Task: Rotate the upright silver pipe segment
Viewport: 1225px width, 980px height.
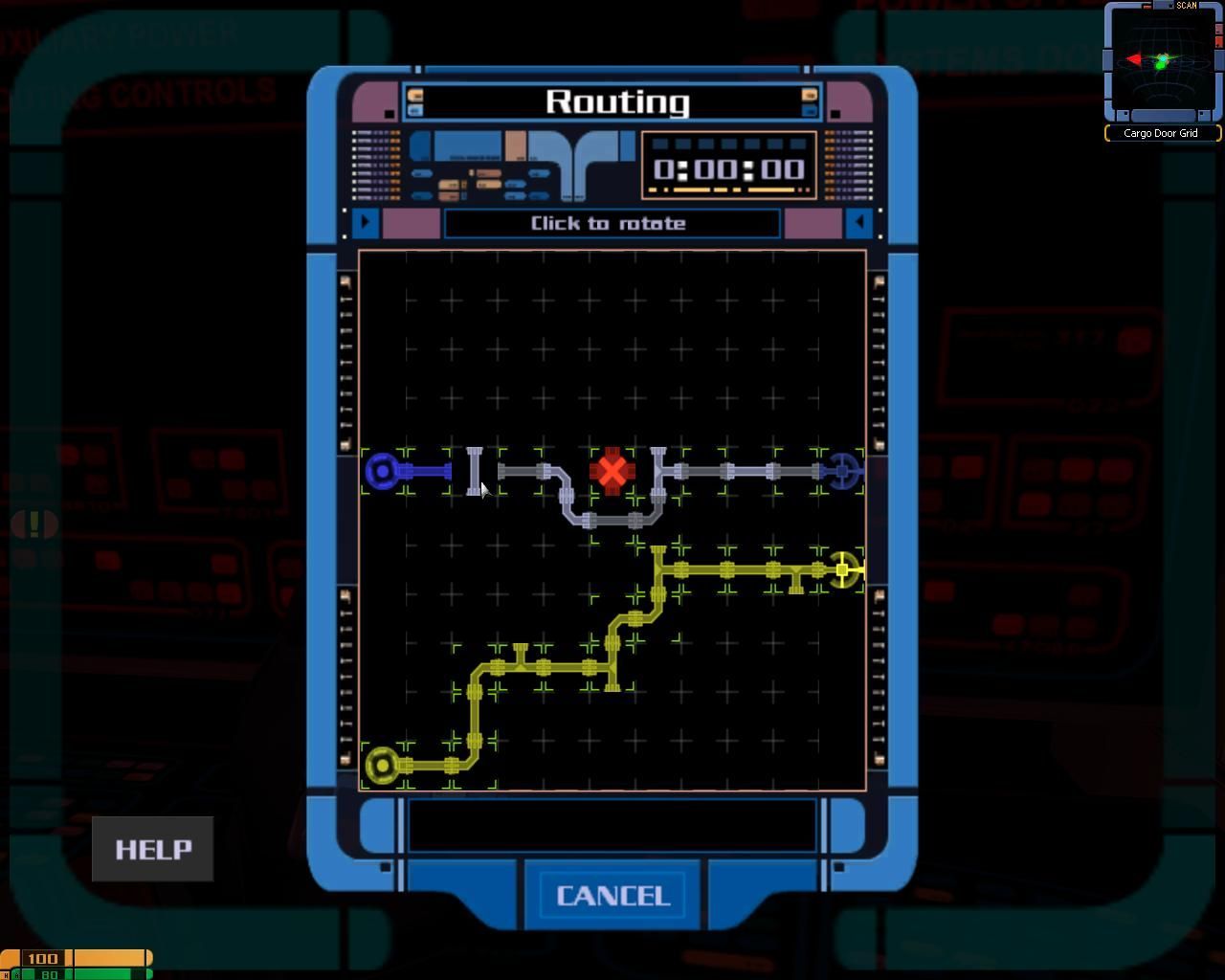Action: [x=474, y=471]
